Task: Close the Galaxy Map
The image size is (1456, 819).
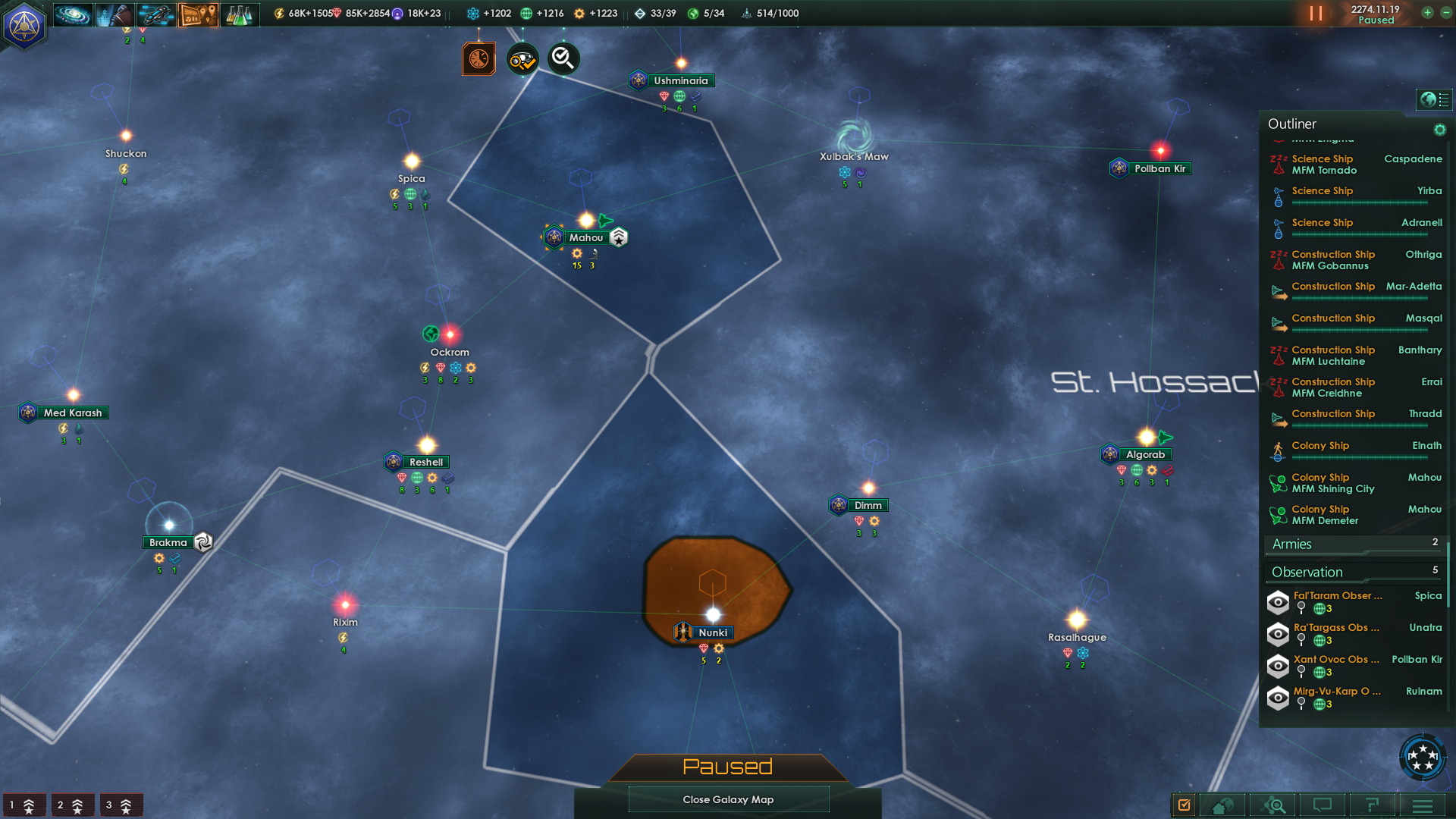Action: click(x=728, y=799)
